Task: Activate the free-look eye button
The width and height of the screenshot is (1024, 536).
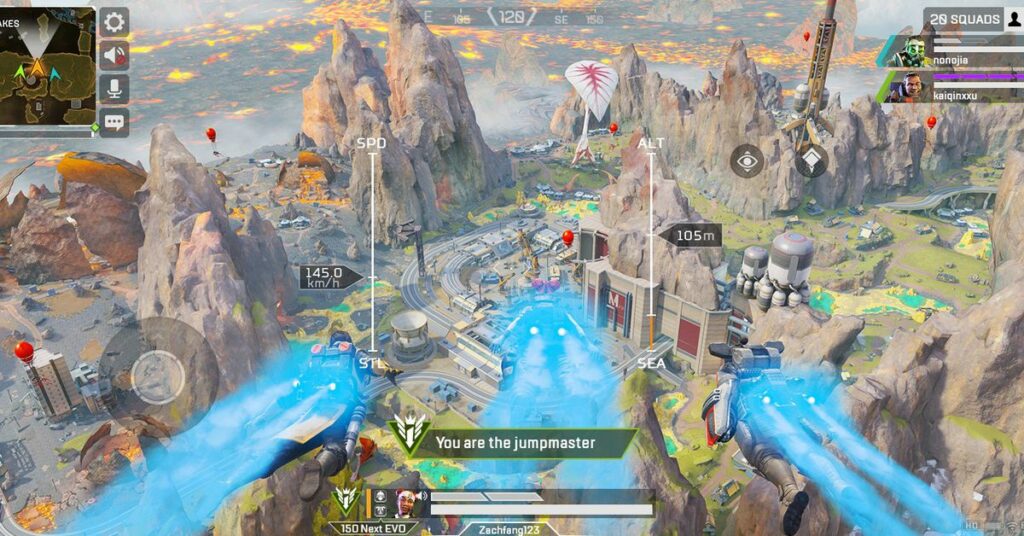Action: 747,160
